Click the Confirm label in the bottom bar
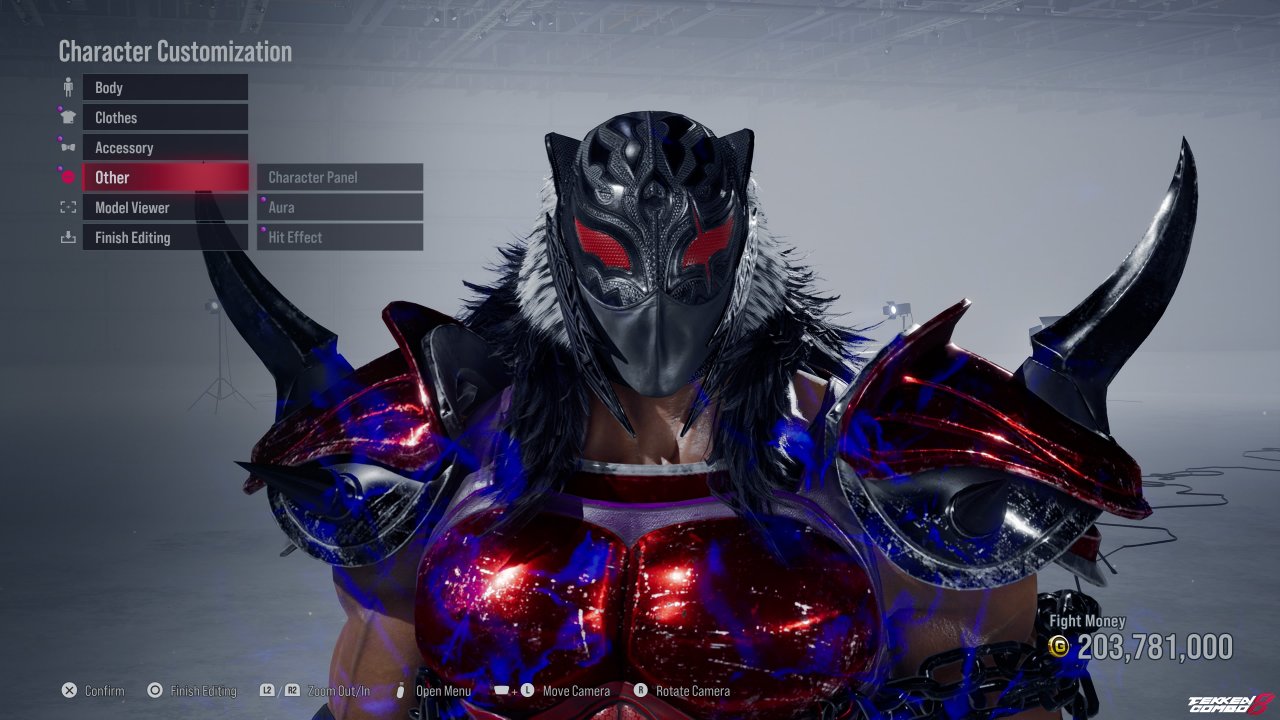 pos(107,690)
